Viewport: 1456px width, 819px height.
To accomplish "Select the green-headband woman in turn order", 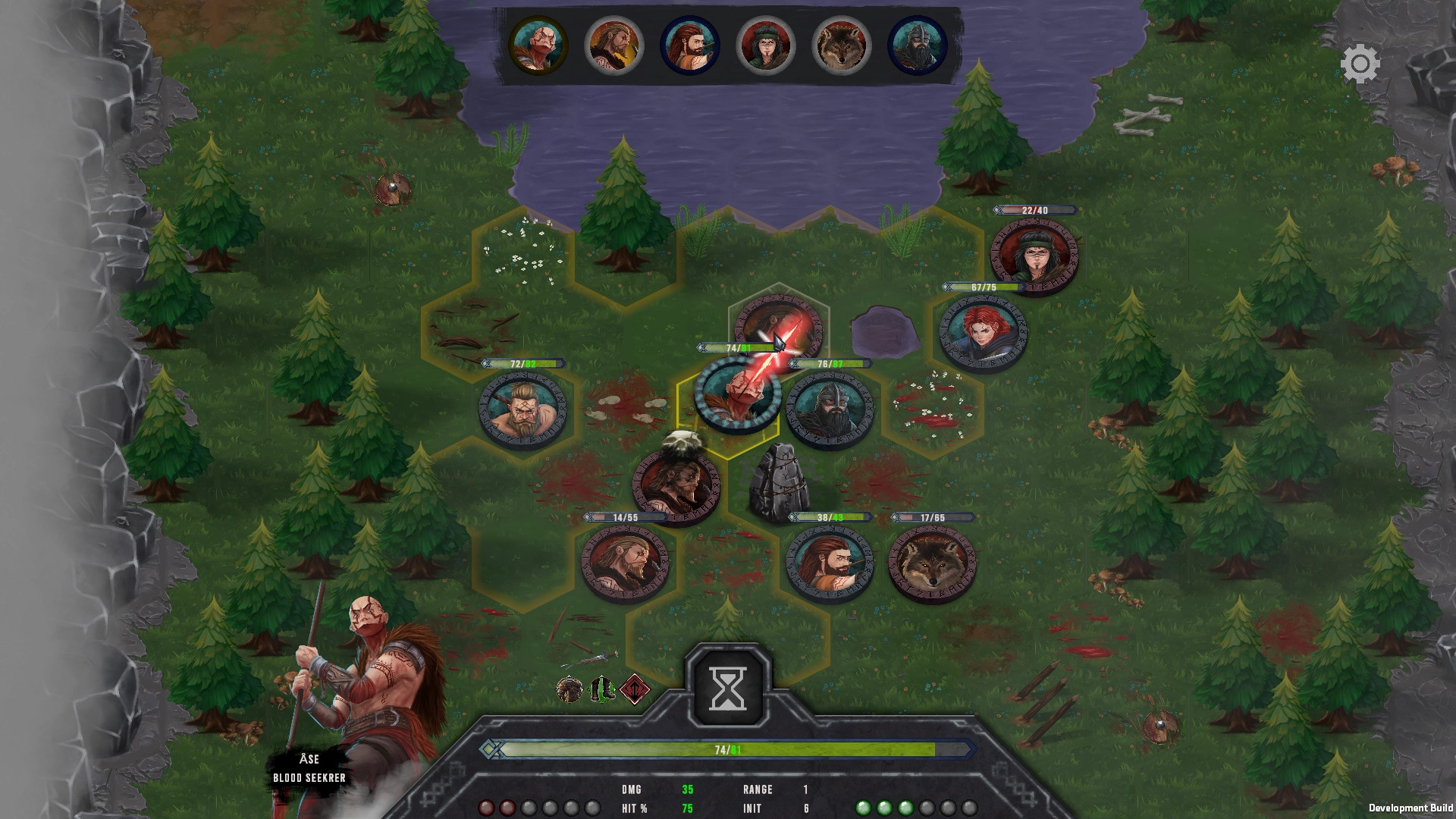I will [x=766, y=45].
